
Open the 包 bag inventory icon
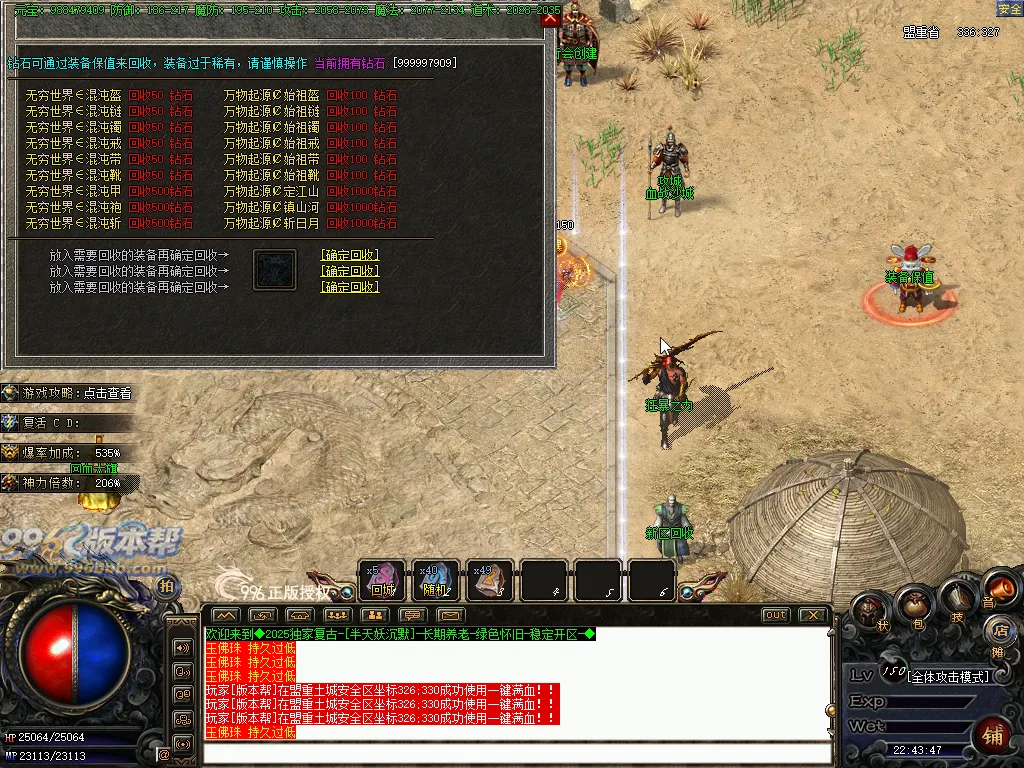(914, 605)
